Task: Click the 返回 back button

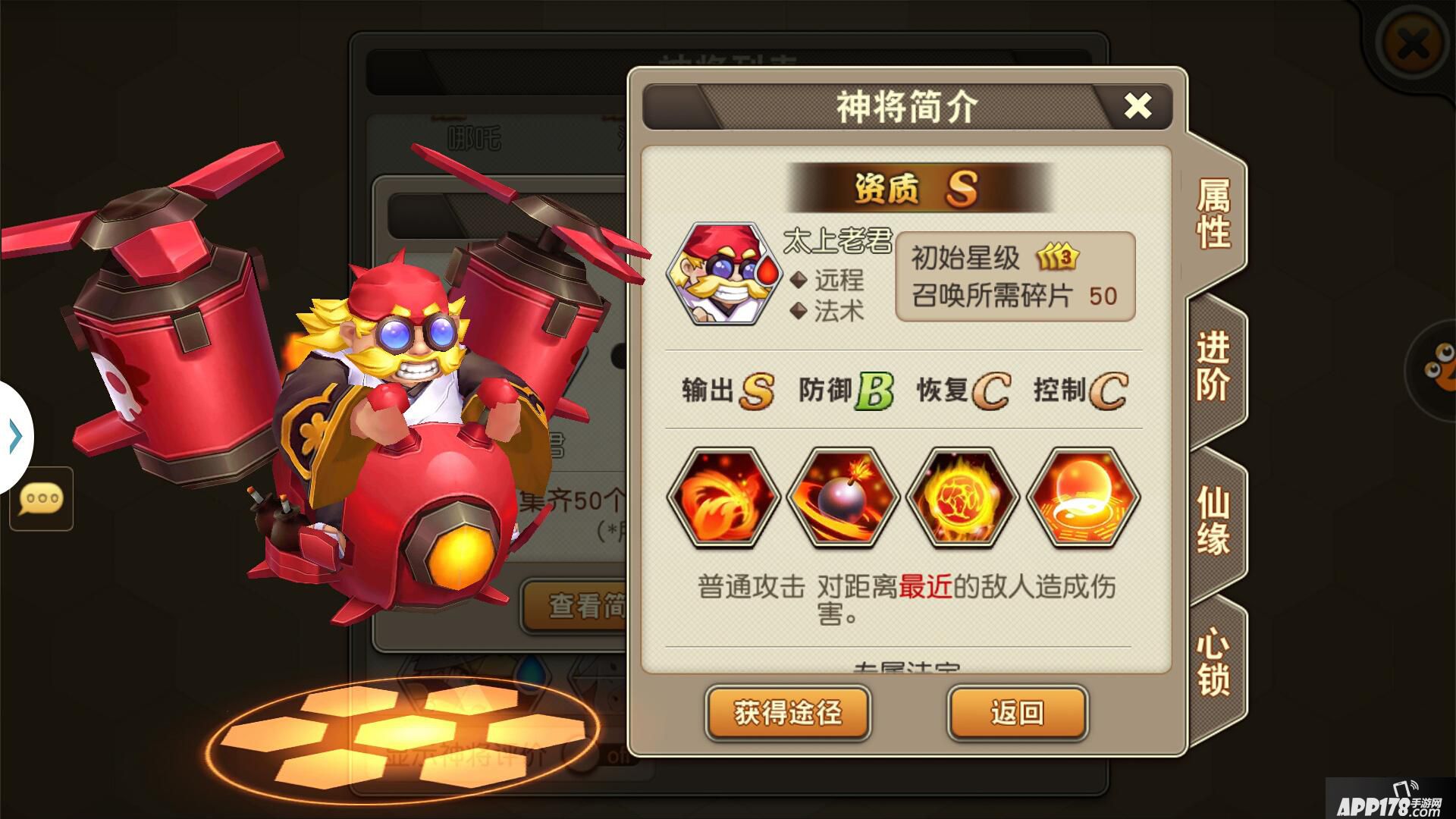Action: pyautogui.click(x=1017, y=713)
